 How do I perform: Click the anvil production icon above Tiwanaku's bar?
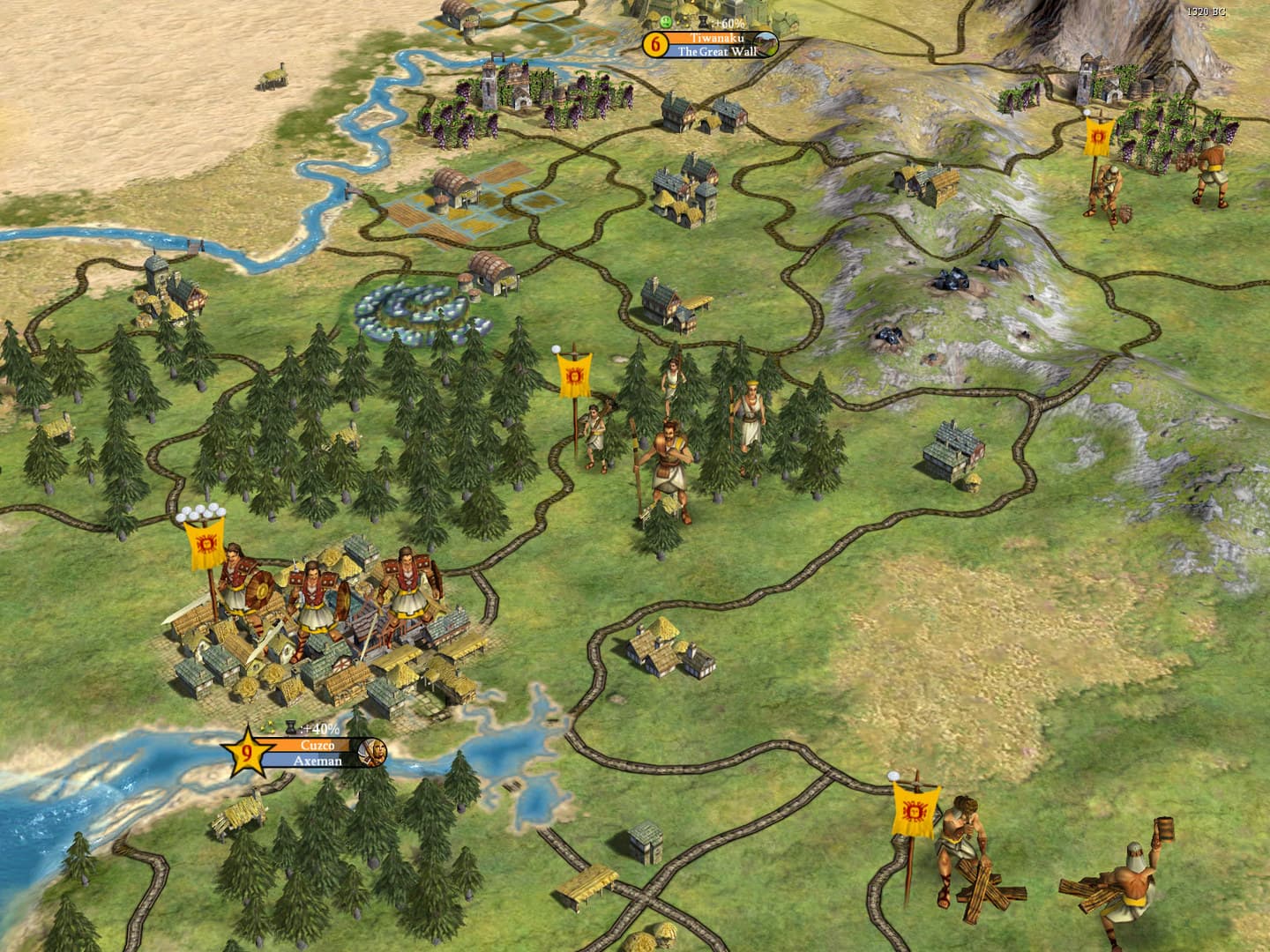pos(703,22)
